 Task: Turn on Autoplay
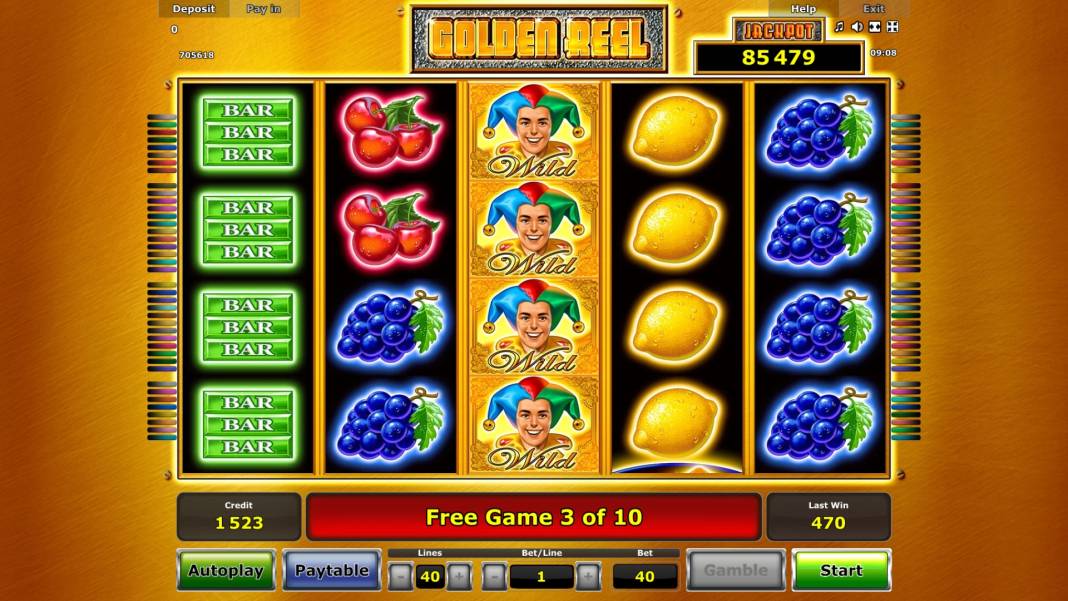[x=226, y=570]
